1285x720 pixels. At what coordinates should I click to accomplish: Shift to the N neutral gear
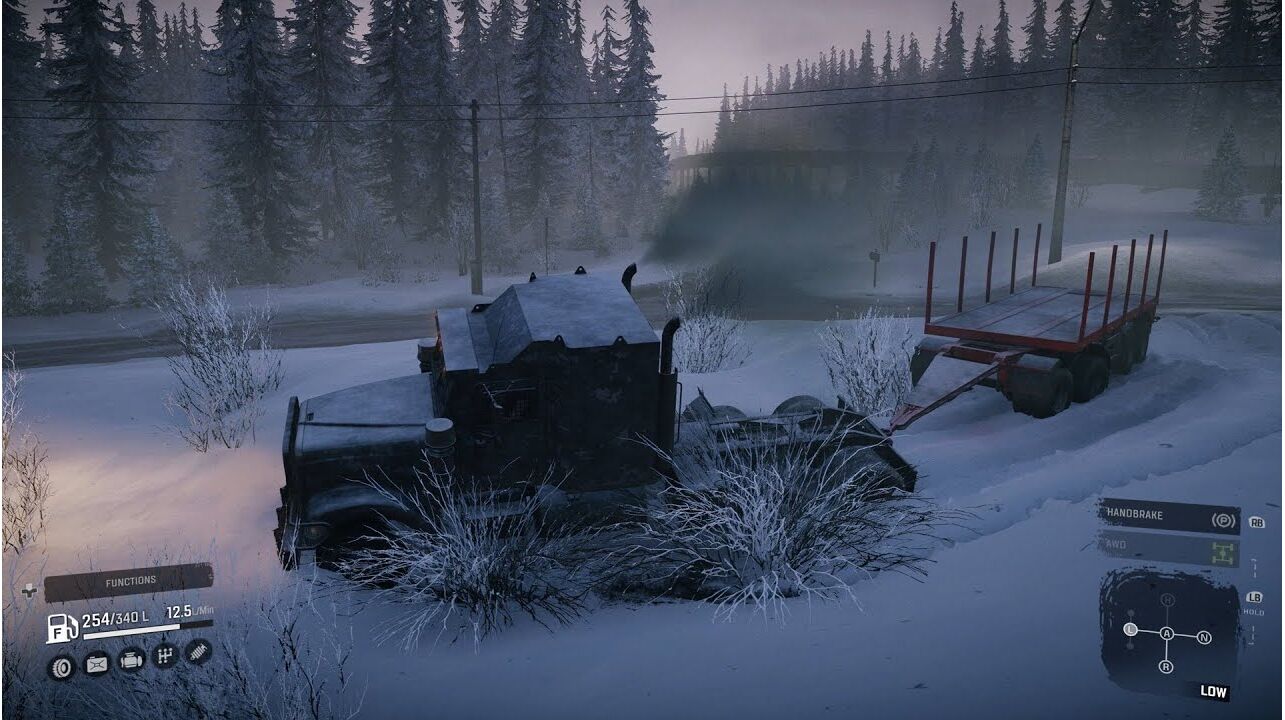(1203, 637)
